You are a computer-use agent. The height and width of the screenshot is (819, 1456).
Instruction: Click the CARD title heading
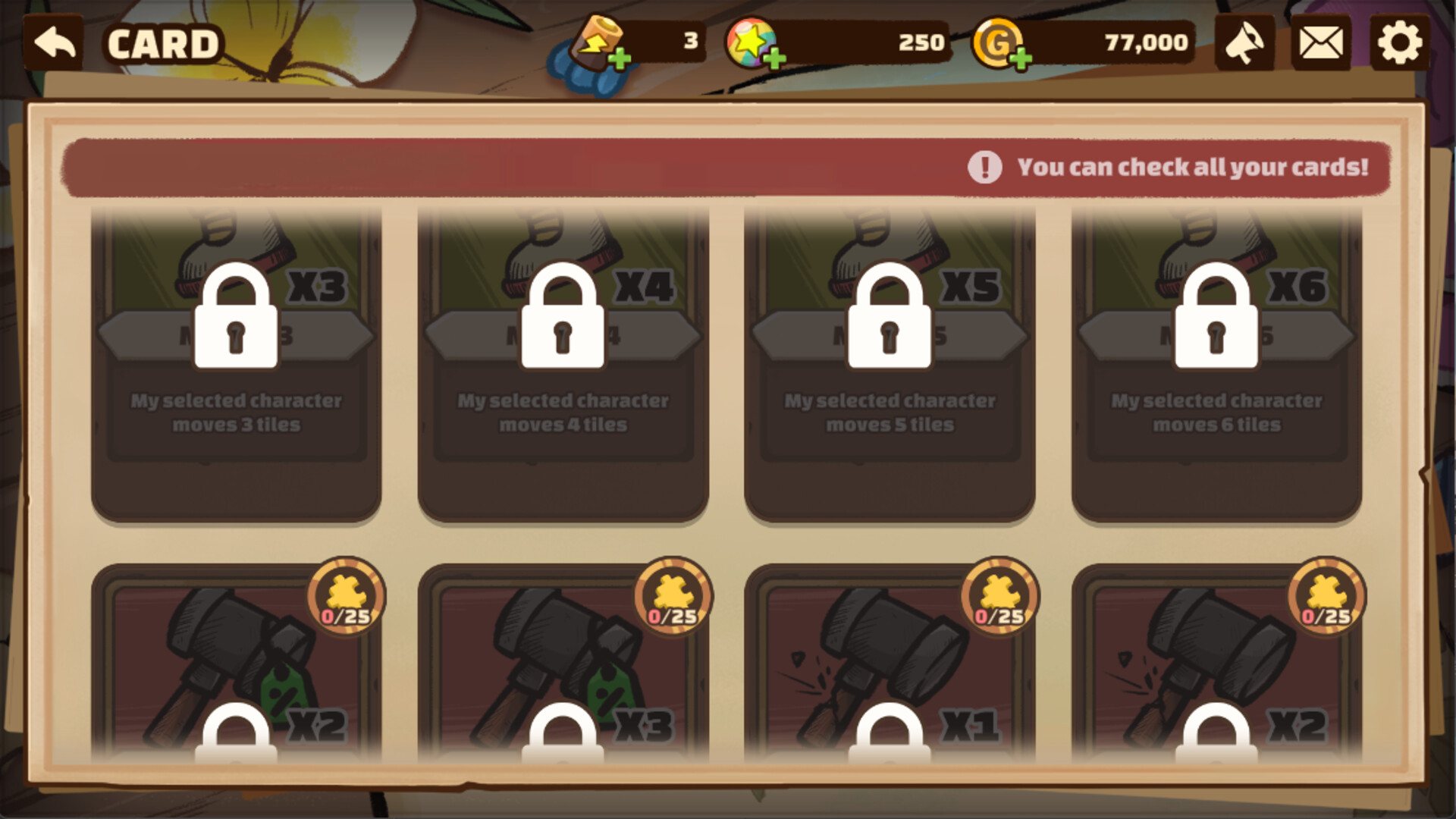point(163,42)
